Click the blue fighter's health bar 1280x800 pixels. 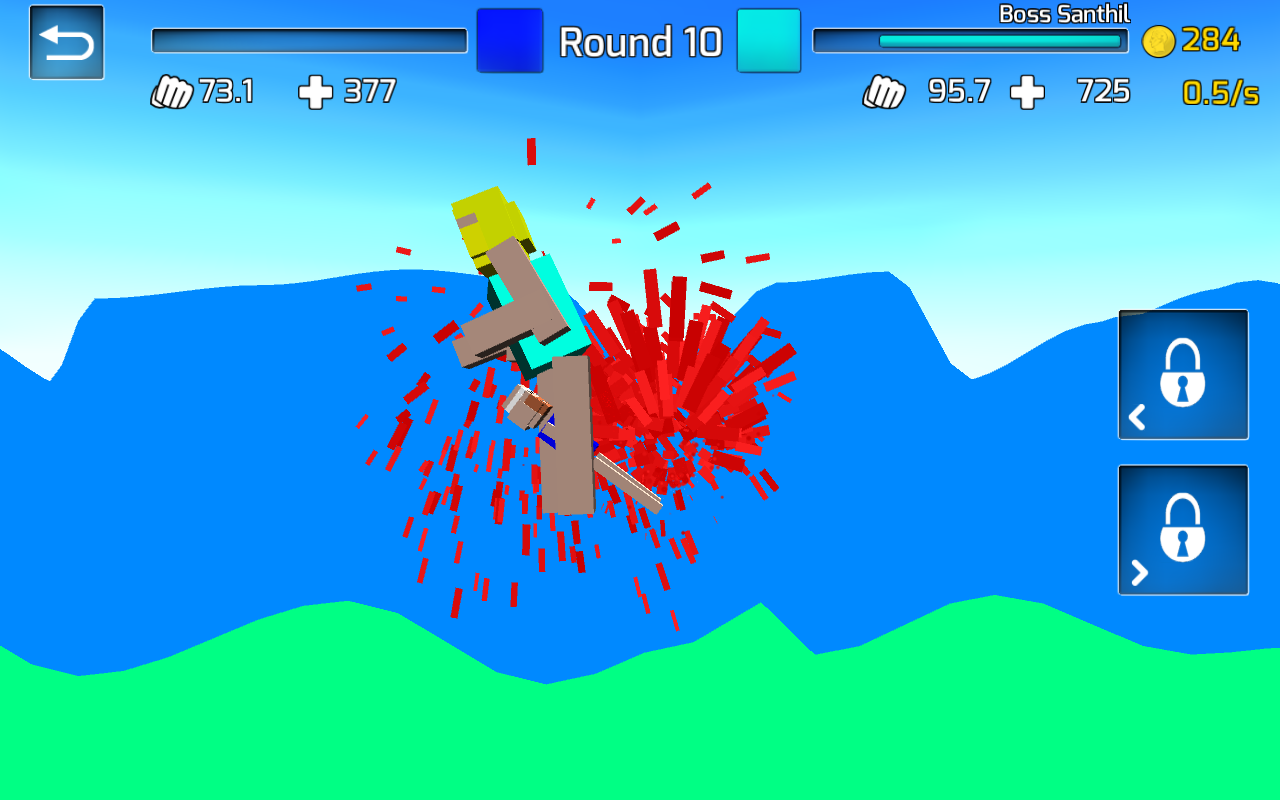click(308, 38)
